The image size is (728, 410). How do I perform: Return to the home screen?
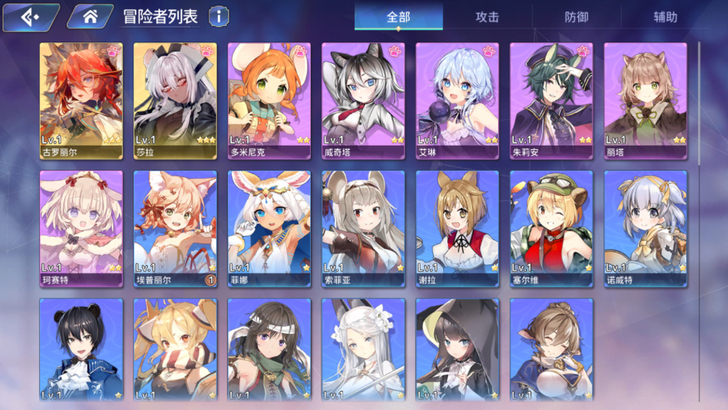tap(89, 16)
